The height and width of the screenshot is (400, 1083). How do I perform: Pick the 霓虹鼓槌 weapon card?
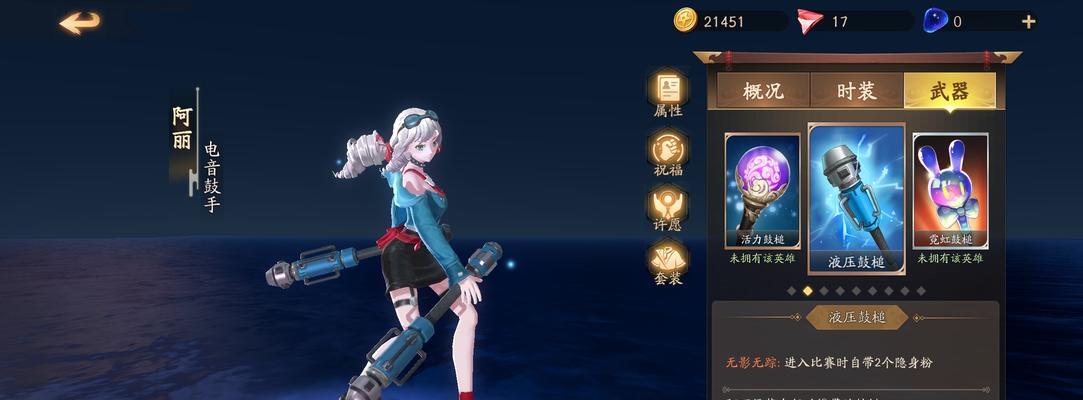[950, 192]
